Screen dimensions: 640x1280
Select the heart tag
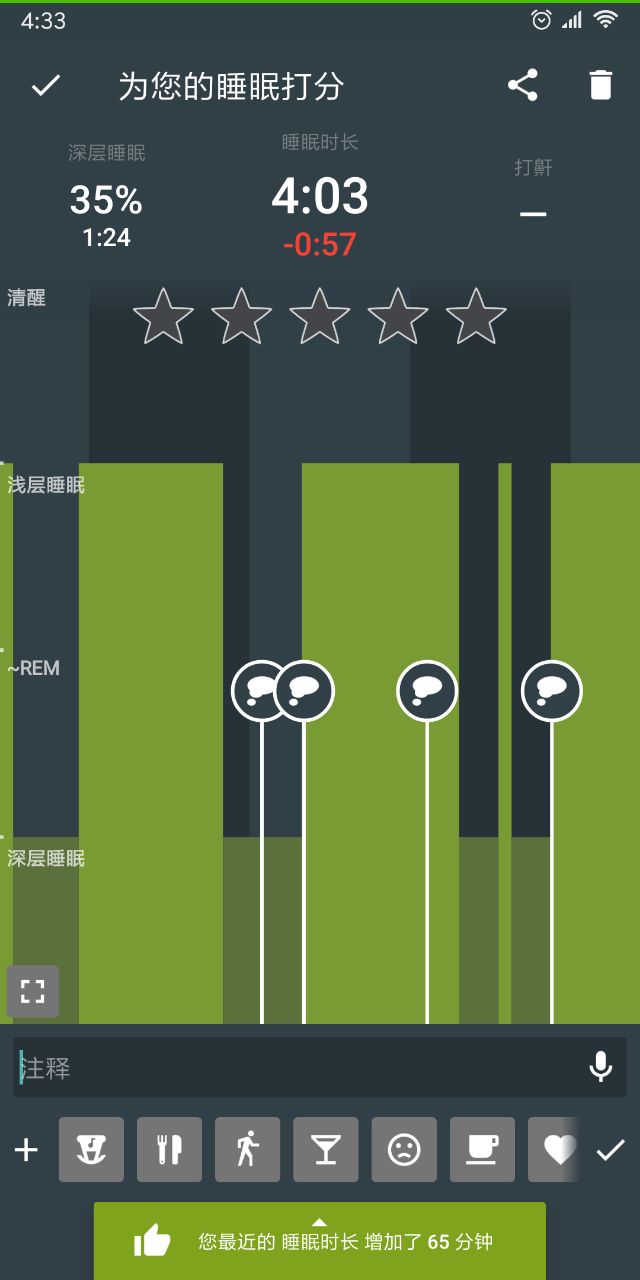click(x=556, y=1150)
